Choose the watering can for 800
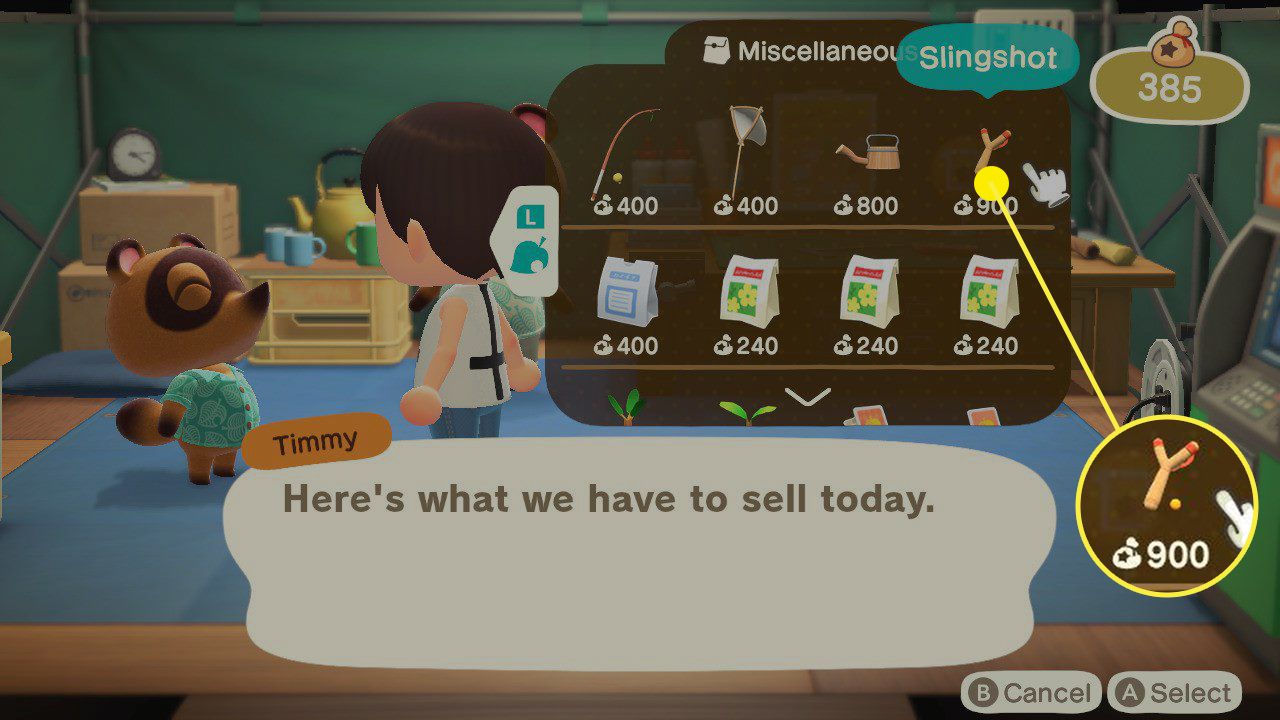Screen dimensions: 1280x720 pyautogui.click(x=870, y=155)
